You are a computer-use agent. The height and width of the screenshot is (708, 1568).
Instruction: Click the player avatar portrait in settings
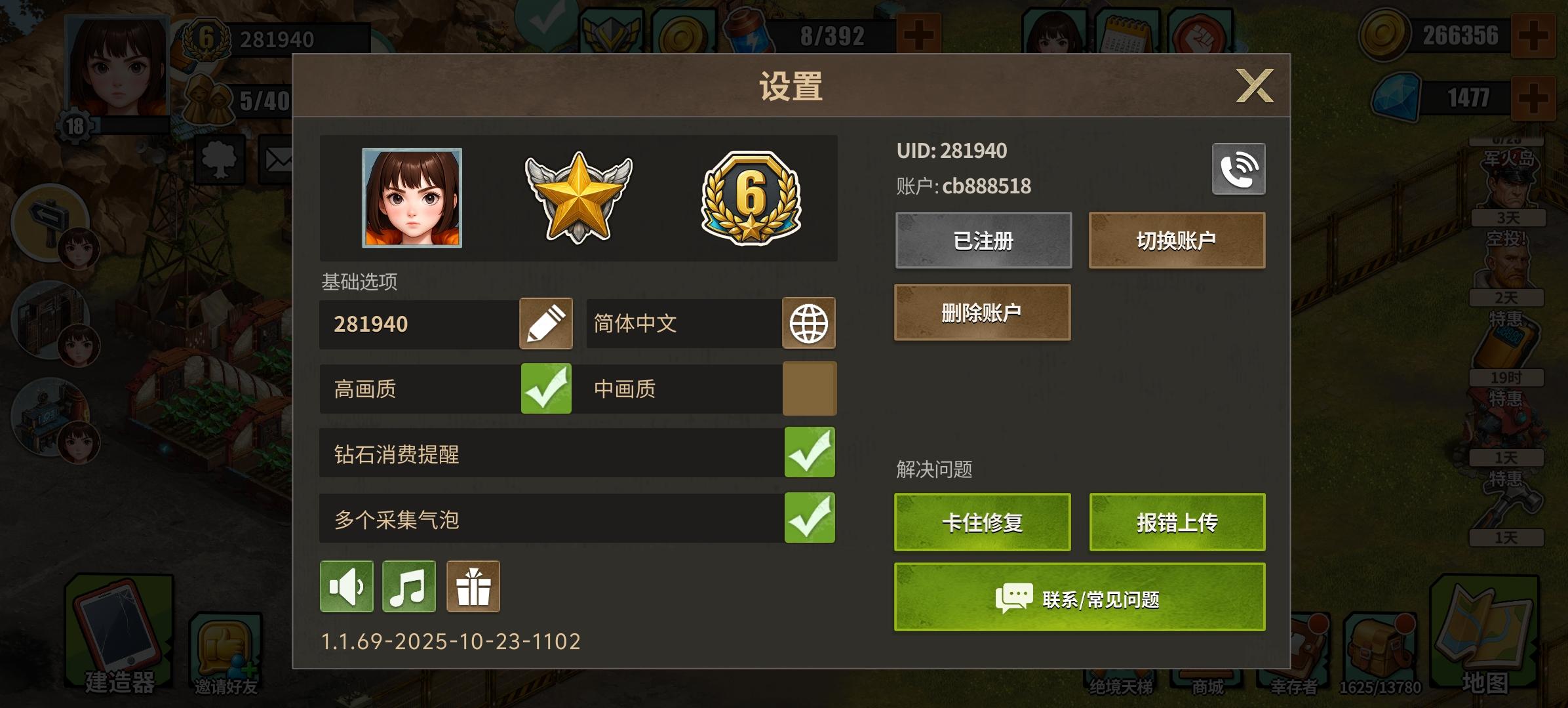411,199
